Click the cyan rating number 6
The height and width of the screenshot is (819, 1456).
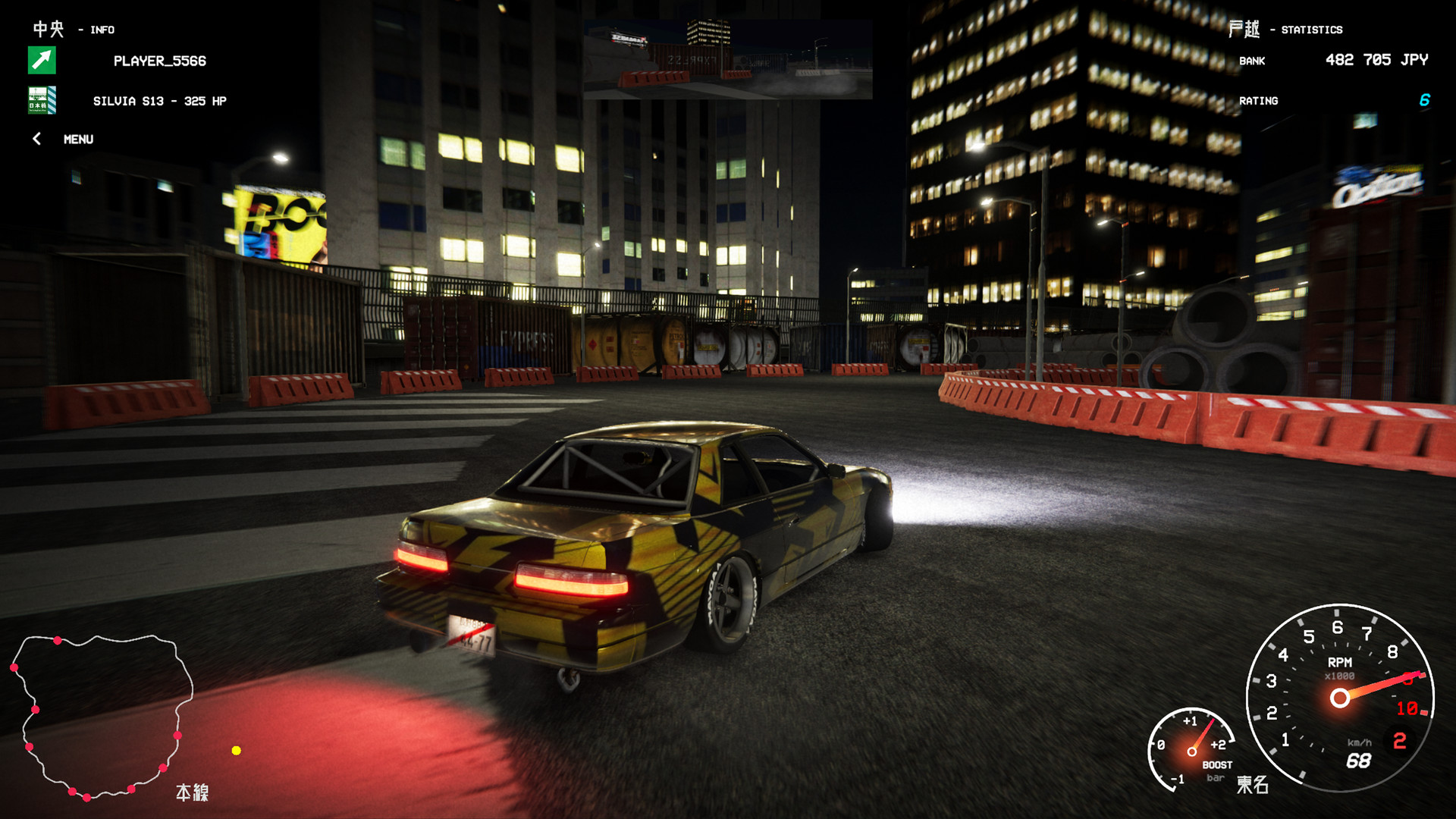(x=1424, y=99)
